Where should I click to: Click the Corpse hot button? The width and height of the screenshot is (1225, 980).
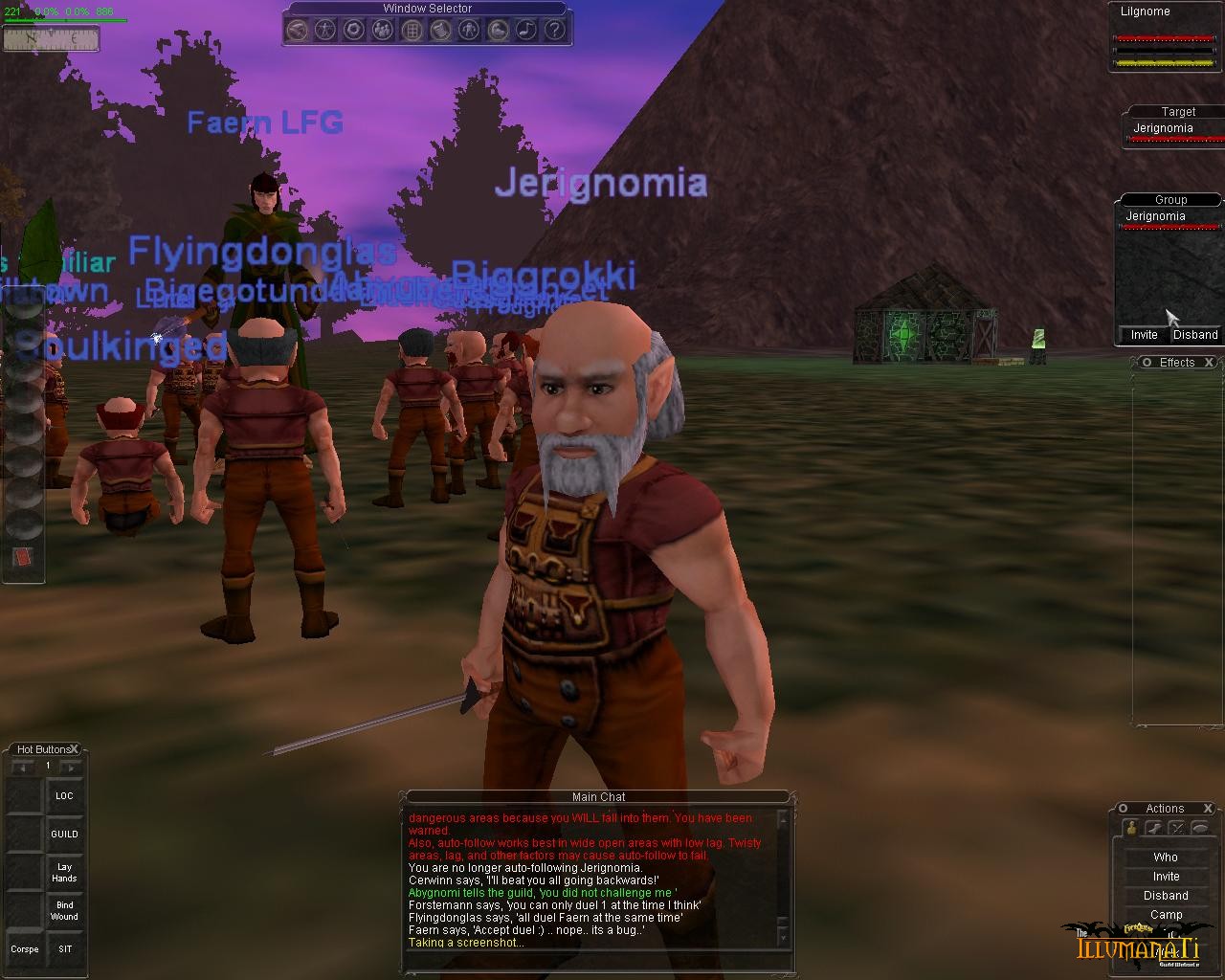pos(25,949)
